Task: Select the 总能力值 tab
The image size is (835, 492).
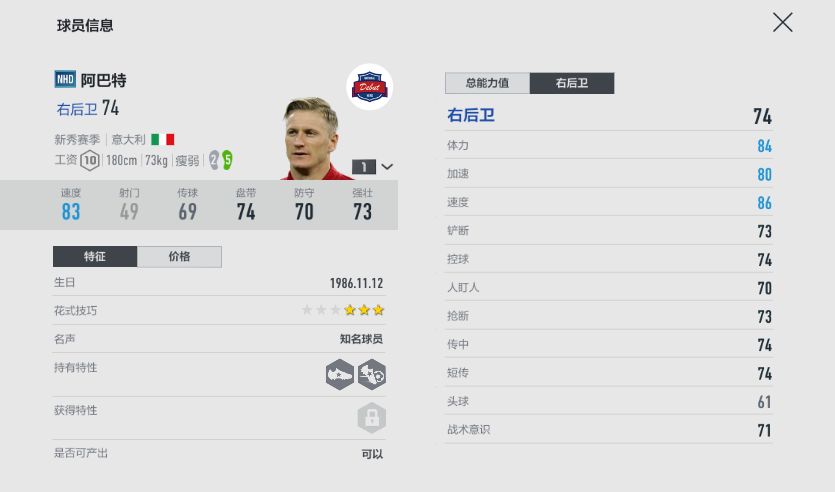Action: click(487, 83)
